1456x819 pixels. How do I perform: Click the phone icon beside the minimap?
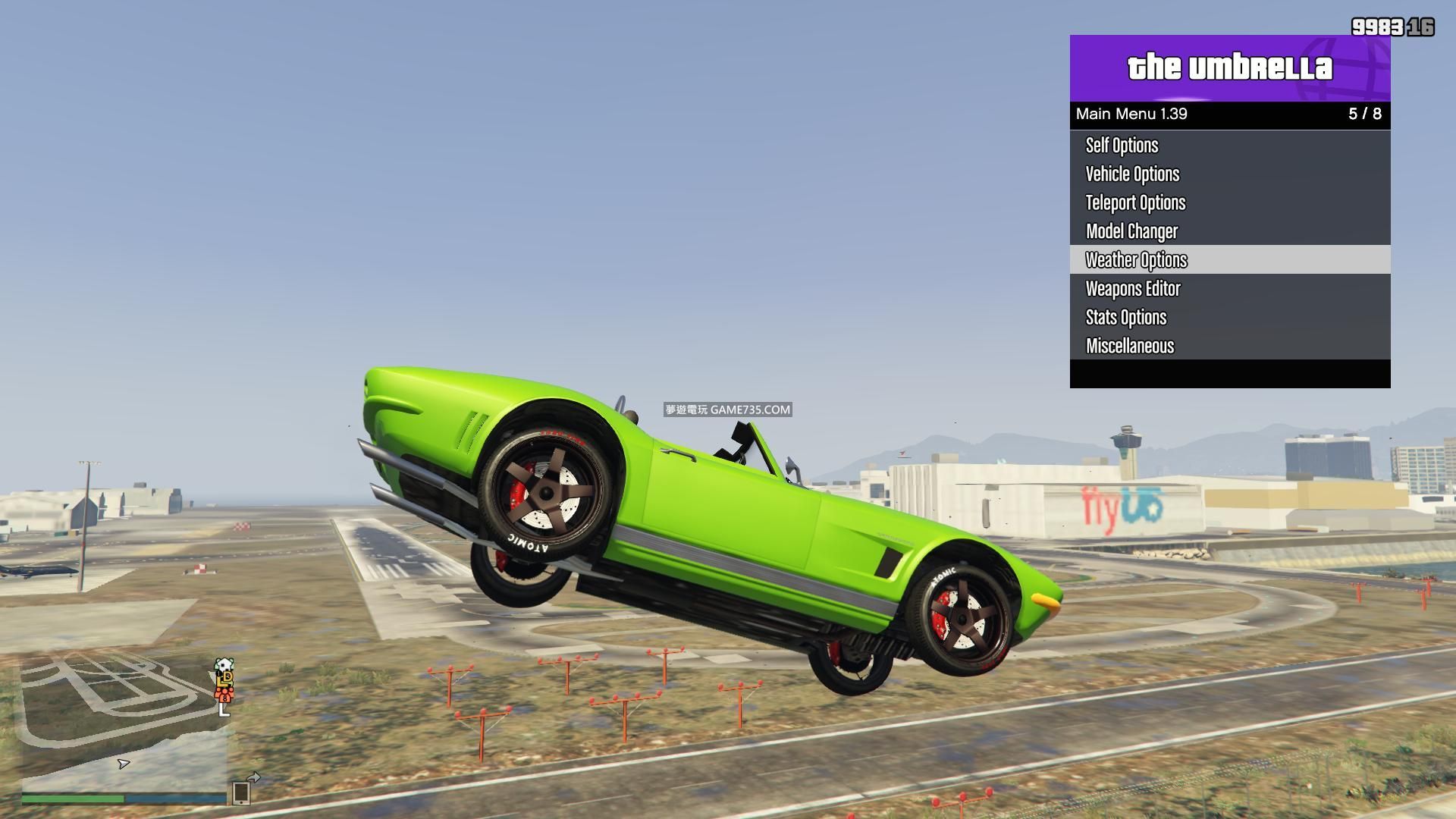241,792
